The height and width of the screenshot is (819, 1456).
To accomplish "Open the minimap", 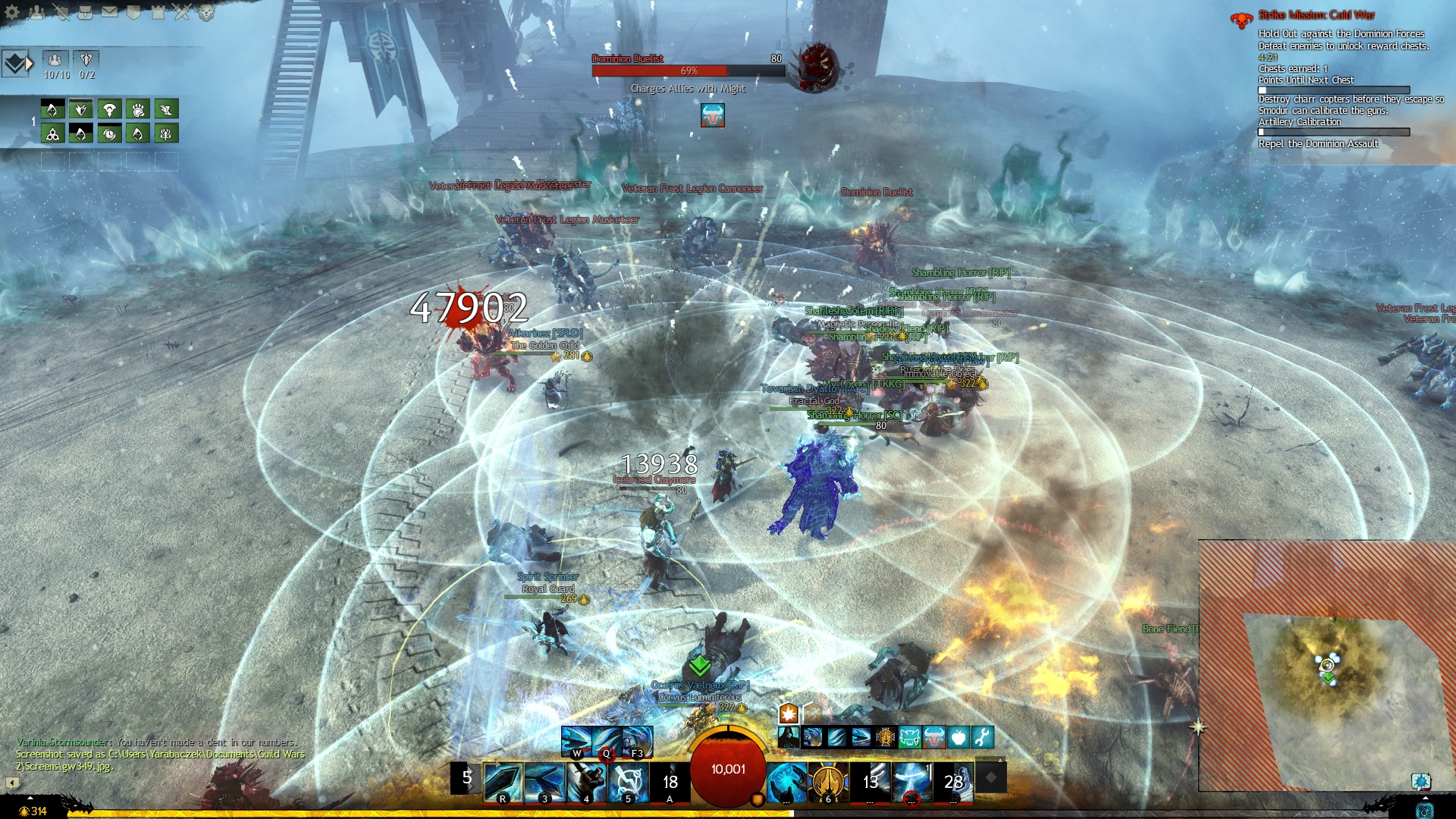I will (x=1327, y=667).
